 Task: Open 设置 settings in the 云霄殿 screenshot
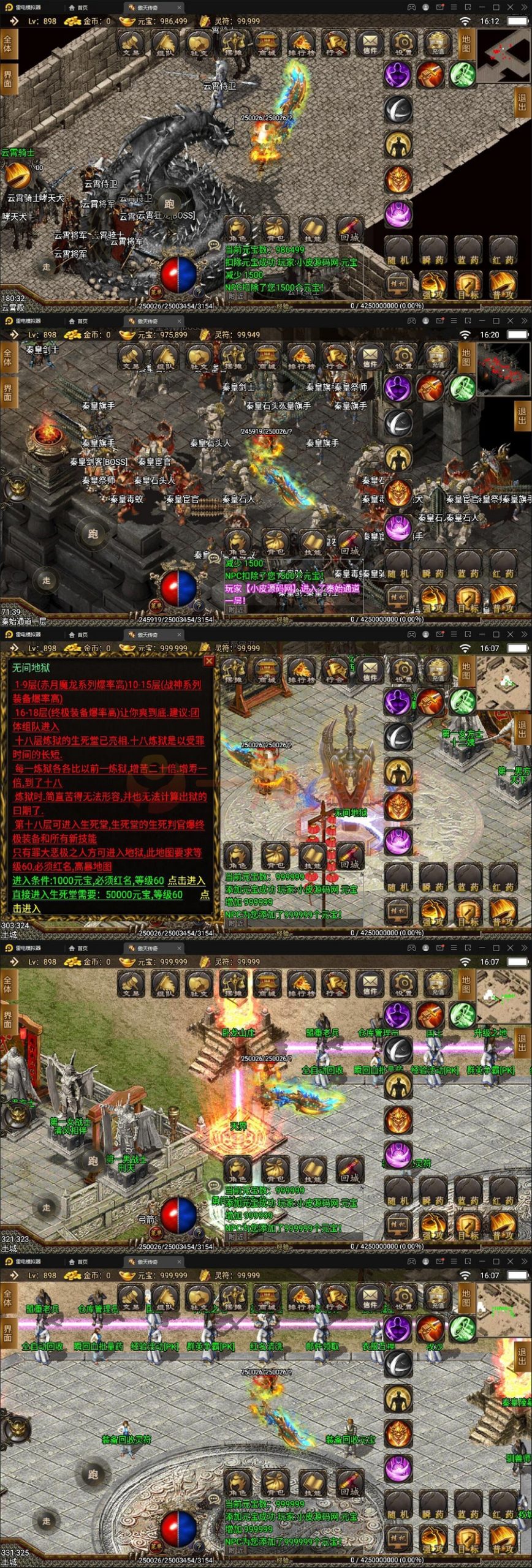pos(403,44)
